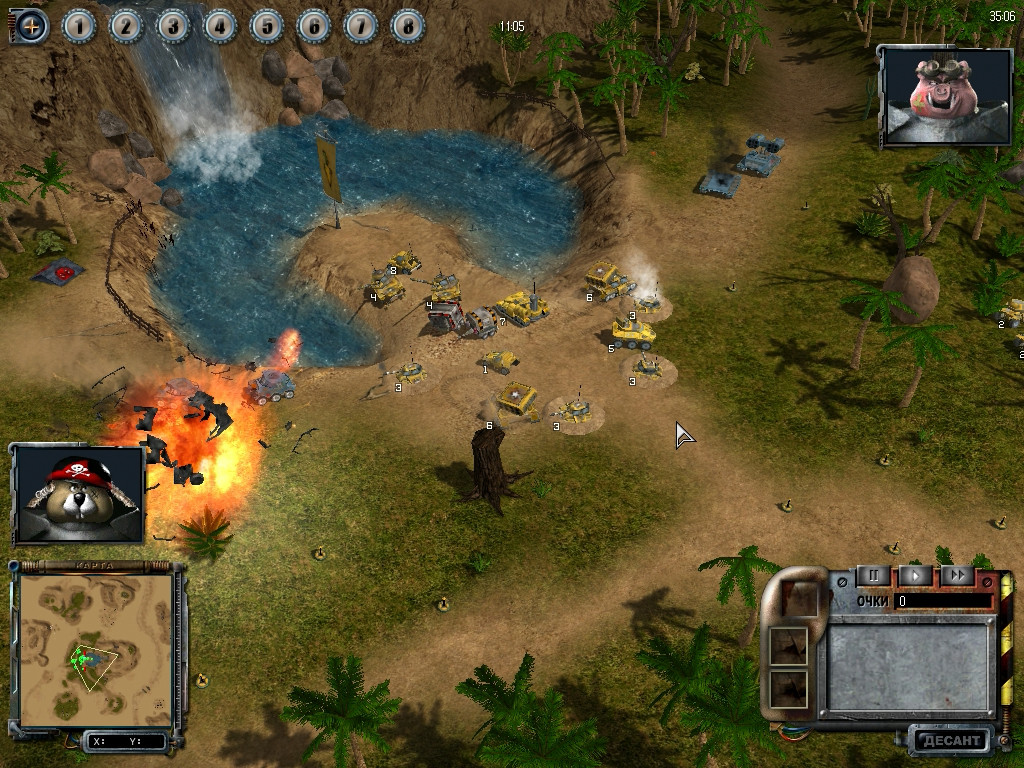Select unit group 8
The width and height of the screenshot is (1024, 768).
pos(408,26)
